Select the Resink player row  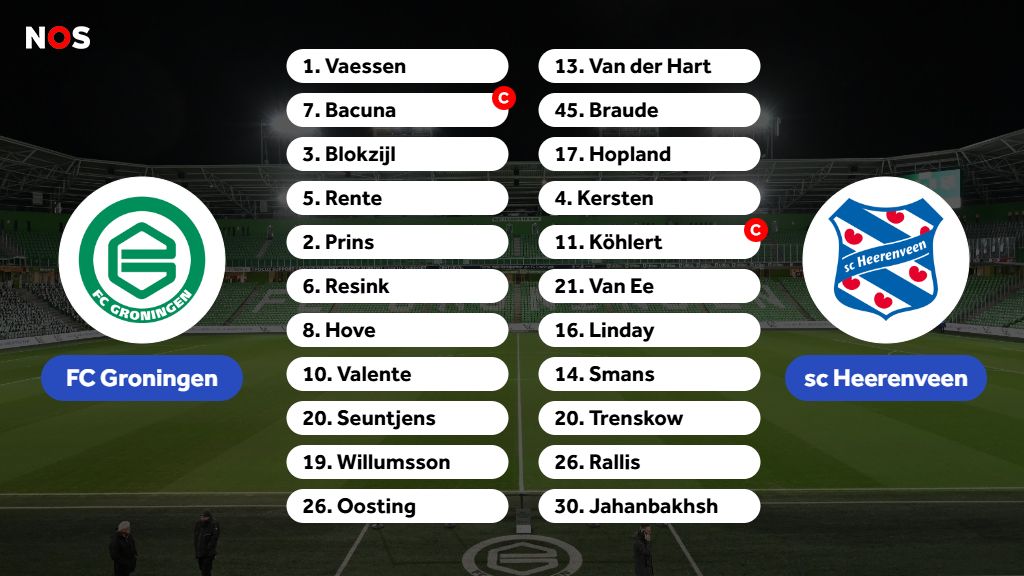[397, 286]
